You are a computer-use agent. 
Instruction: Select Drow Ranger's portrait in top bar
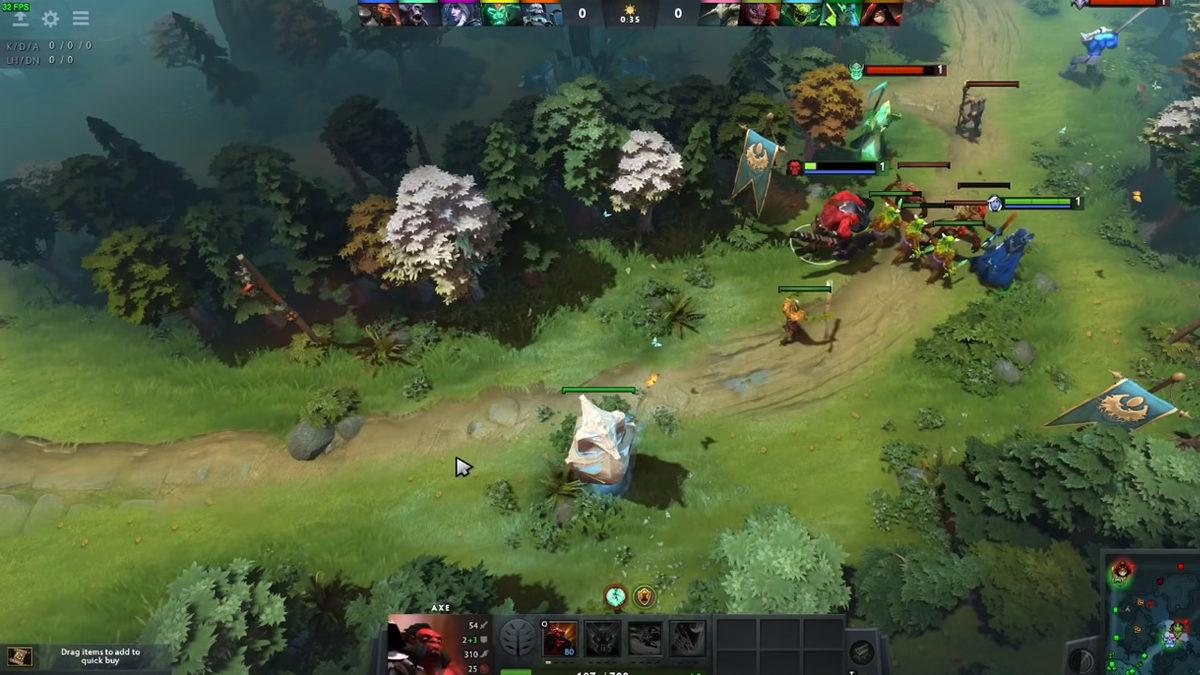click(x=462, y=14)
